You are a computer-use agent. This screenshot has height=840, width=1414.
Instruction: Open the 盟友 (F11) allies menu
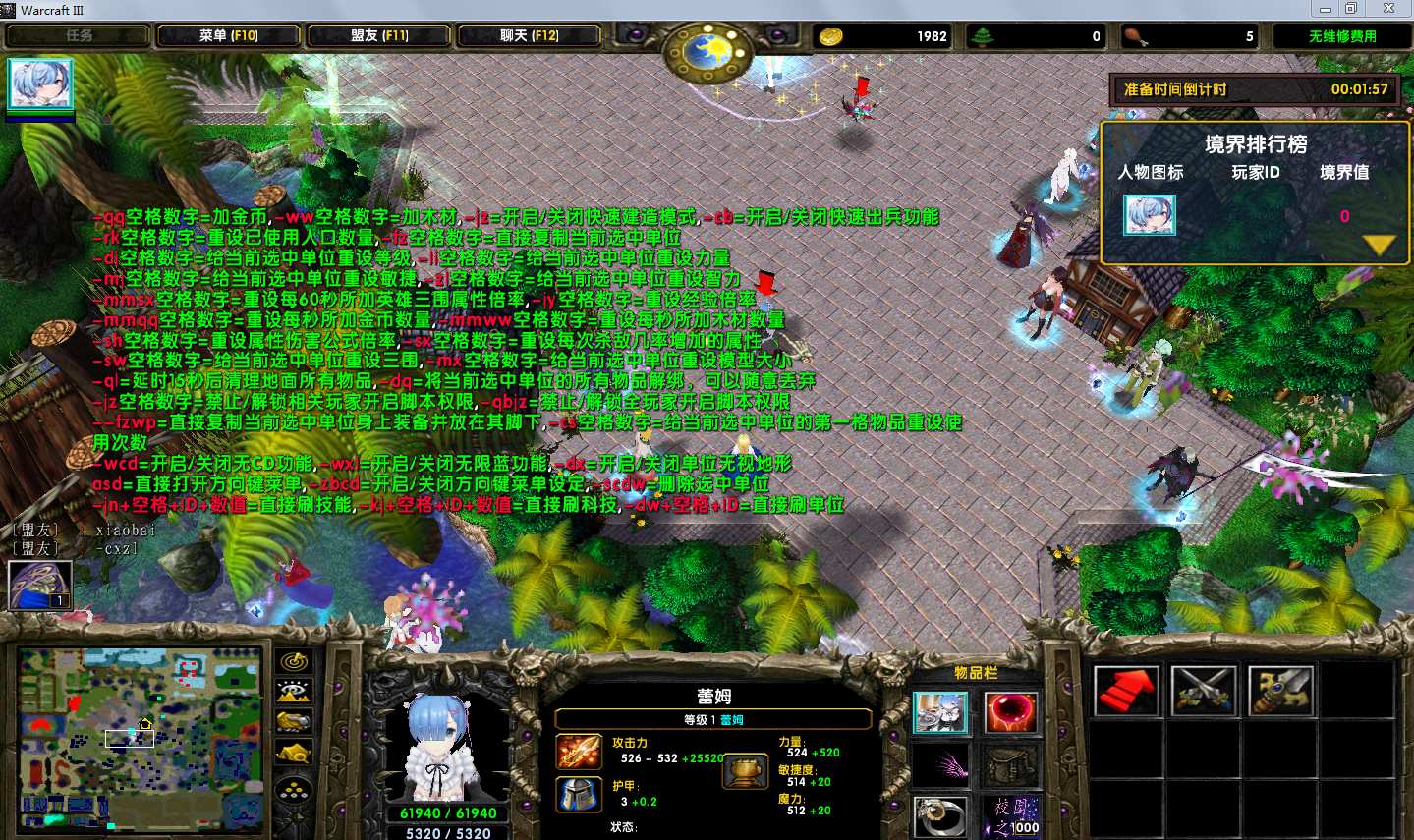379,36
